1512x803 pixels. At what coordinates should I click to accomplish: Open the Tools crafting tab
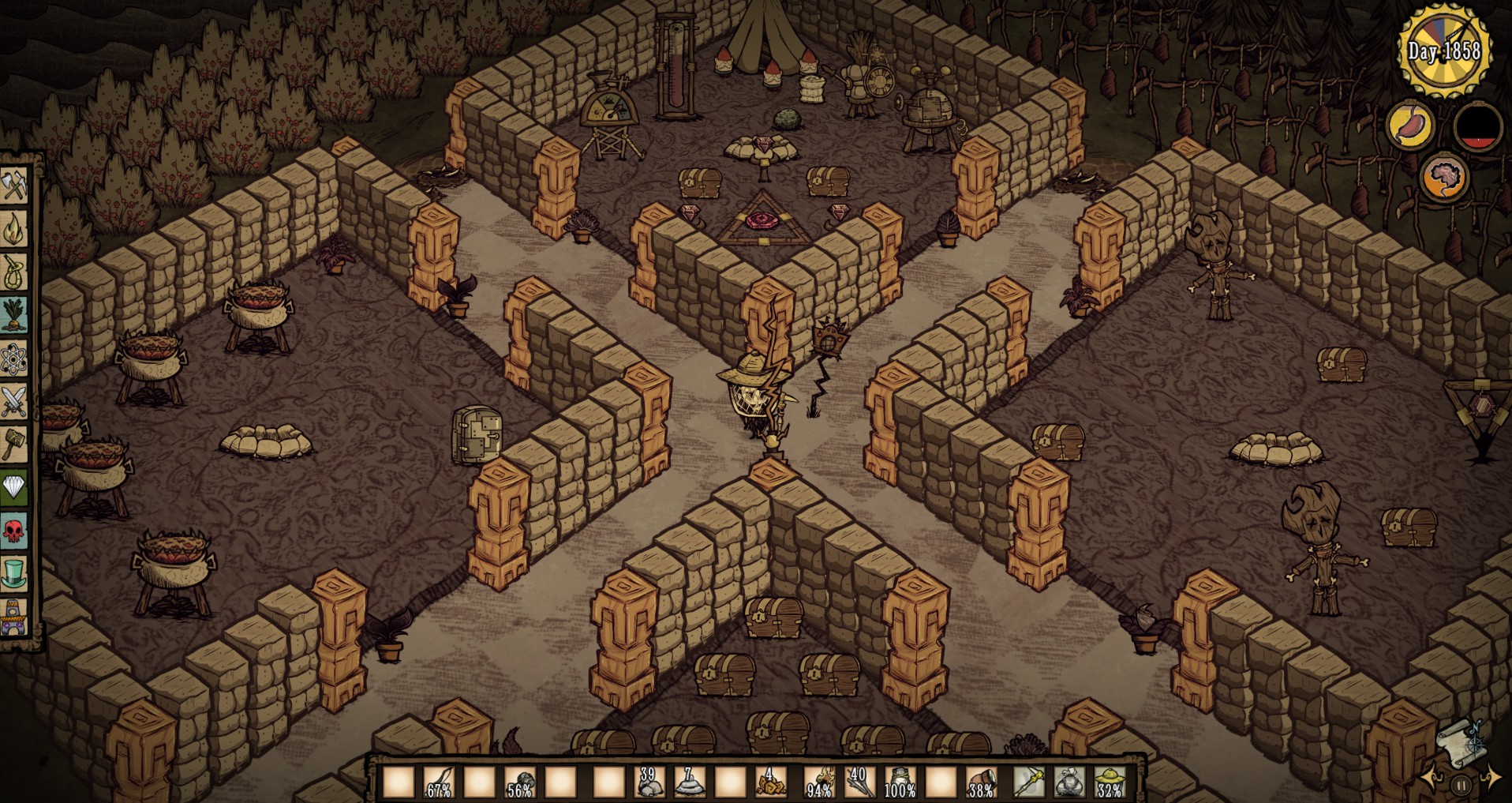coord(14,186)
